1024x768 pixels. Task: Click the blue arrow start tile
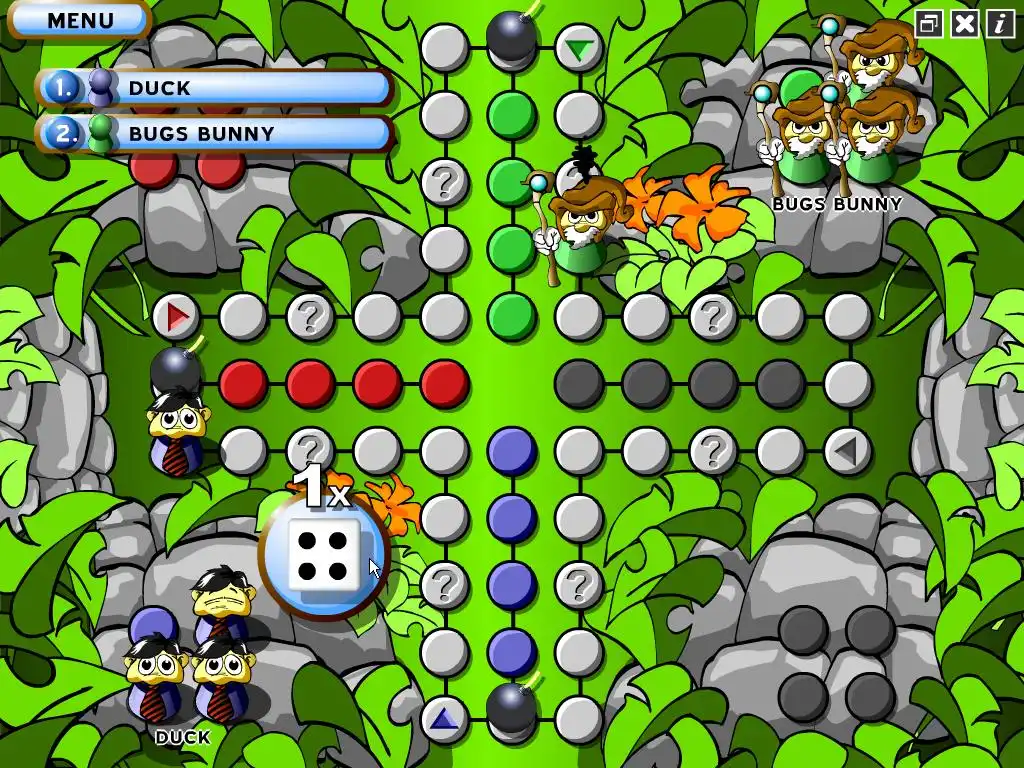(x=444, y=718)
